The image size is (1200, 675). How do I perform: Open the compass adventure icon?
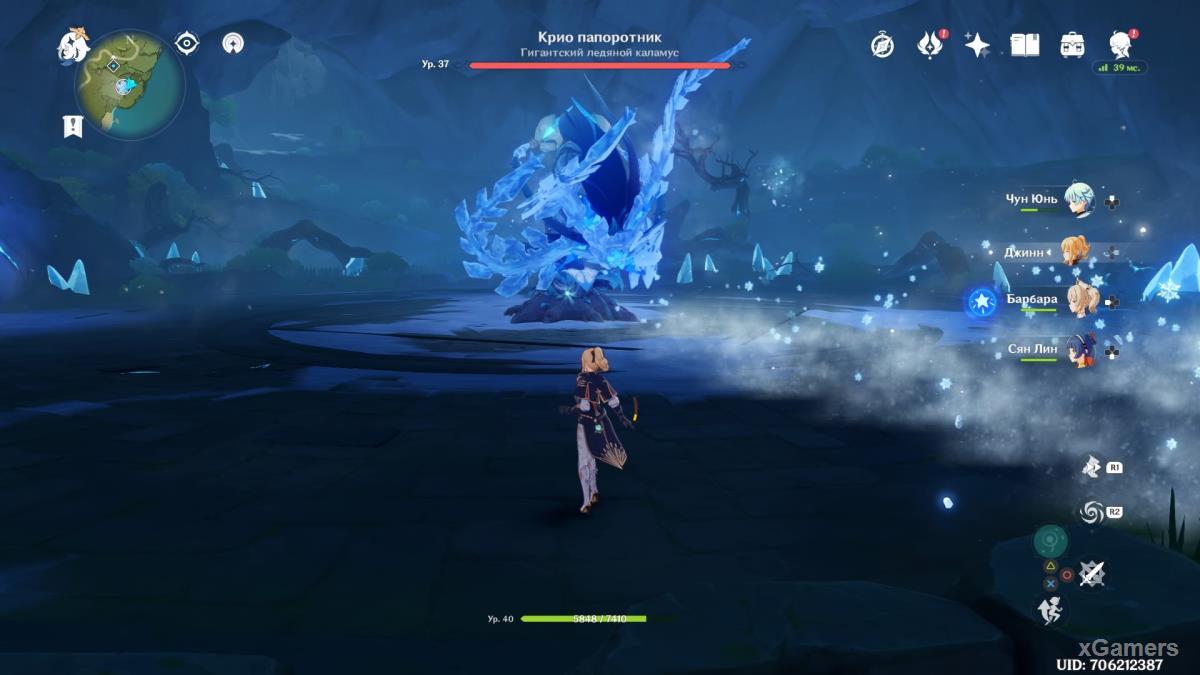[x=882, y=45]
